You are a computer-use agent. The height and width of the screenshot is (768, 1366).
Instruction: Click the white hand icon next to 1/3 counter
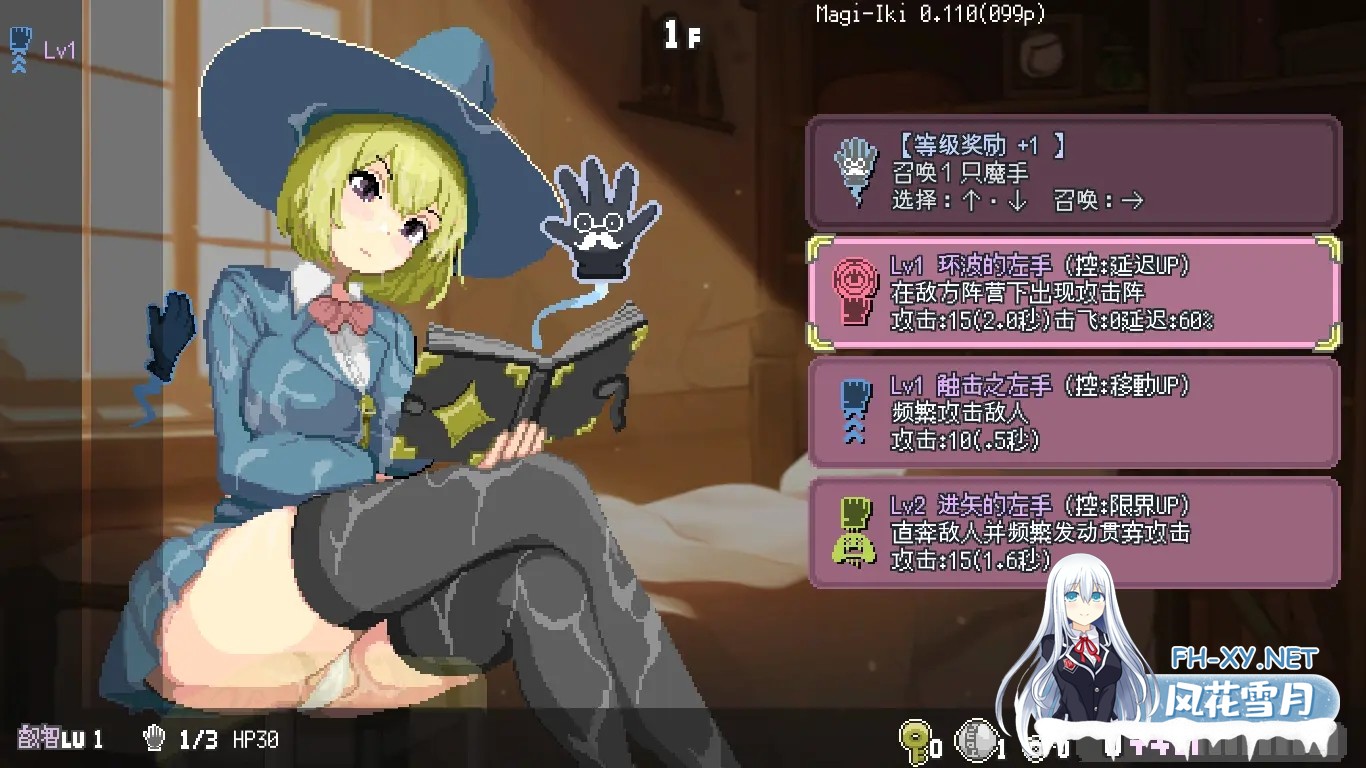pos(155,740)
